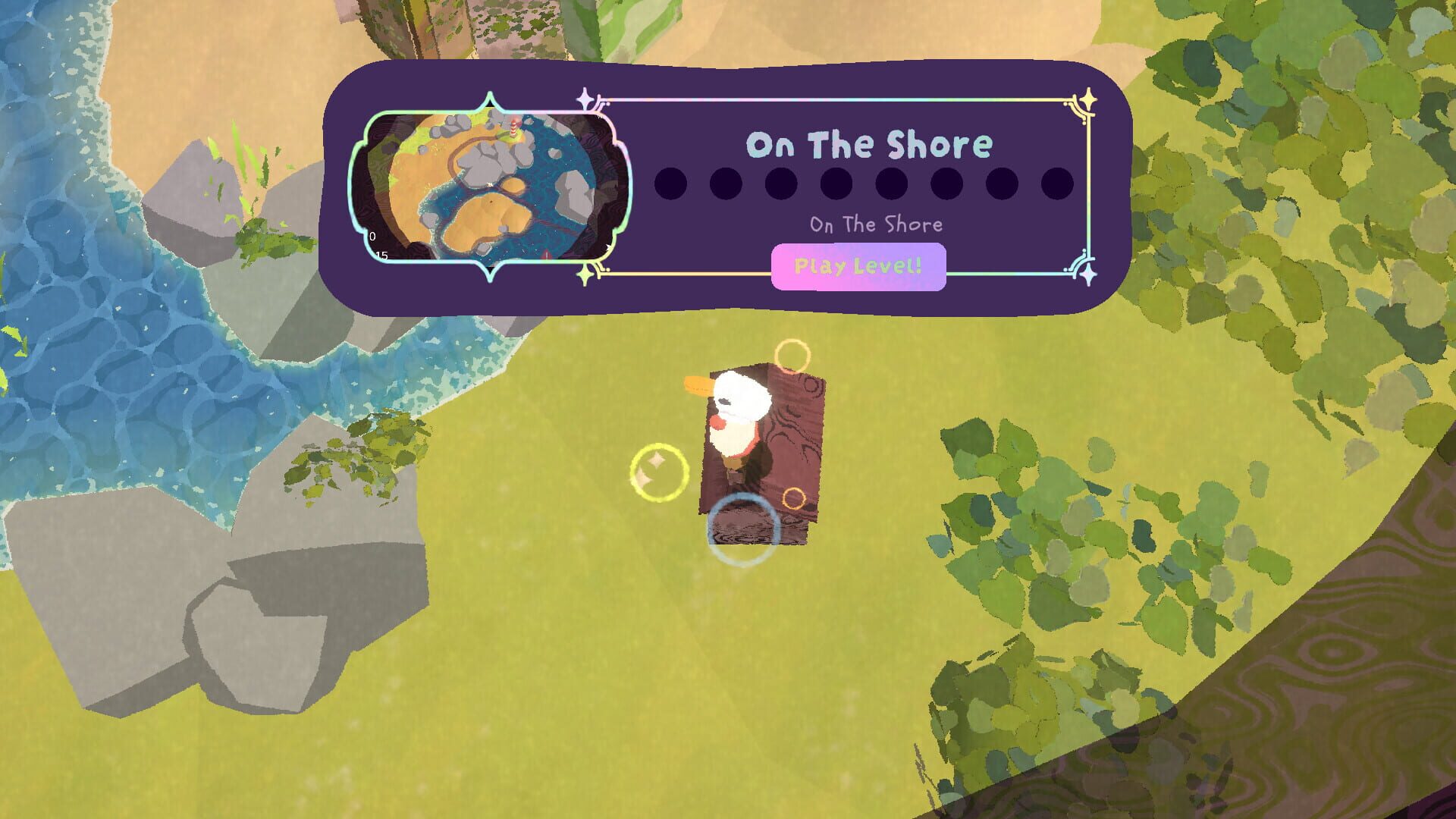This screenshot has height=819, width=1456.
Task: Select the On The Shore title heading
Action: (x=870, y=143)
